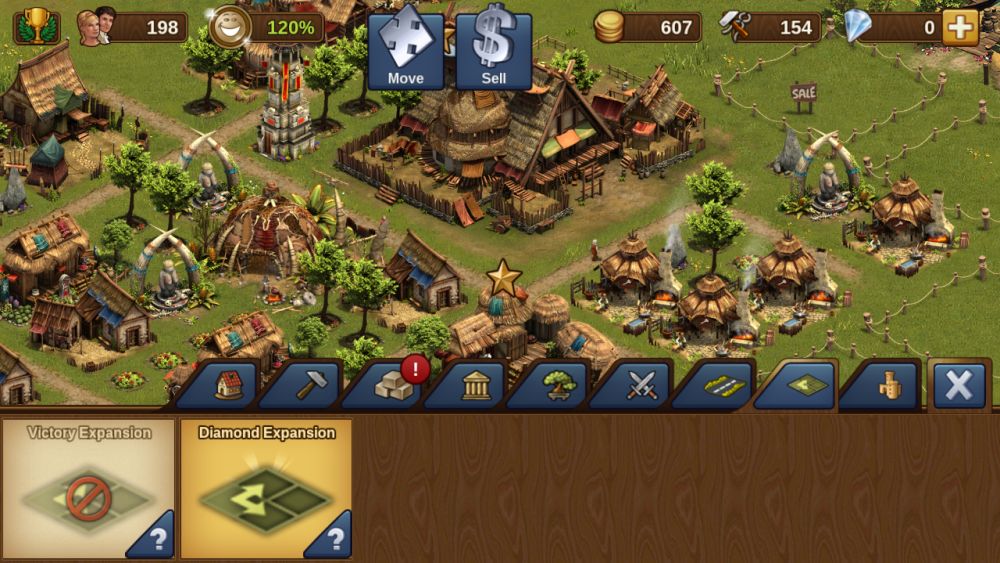Select the roads tab
1000x563 pixels.
click(x=722, y=386)
